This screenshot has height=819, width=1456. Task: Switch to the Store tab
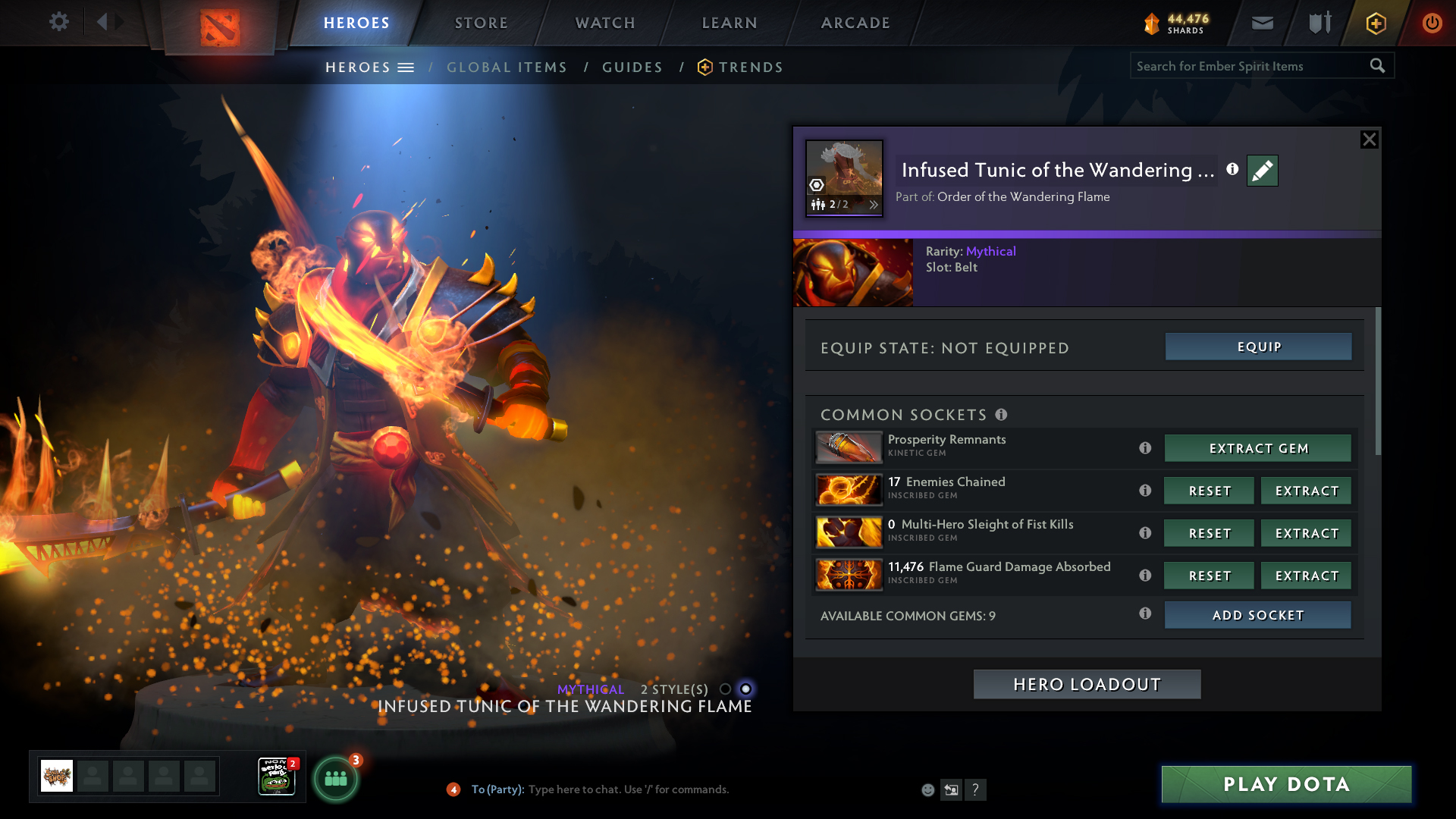tap(482, 23)
